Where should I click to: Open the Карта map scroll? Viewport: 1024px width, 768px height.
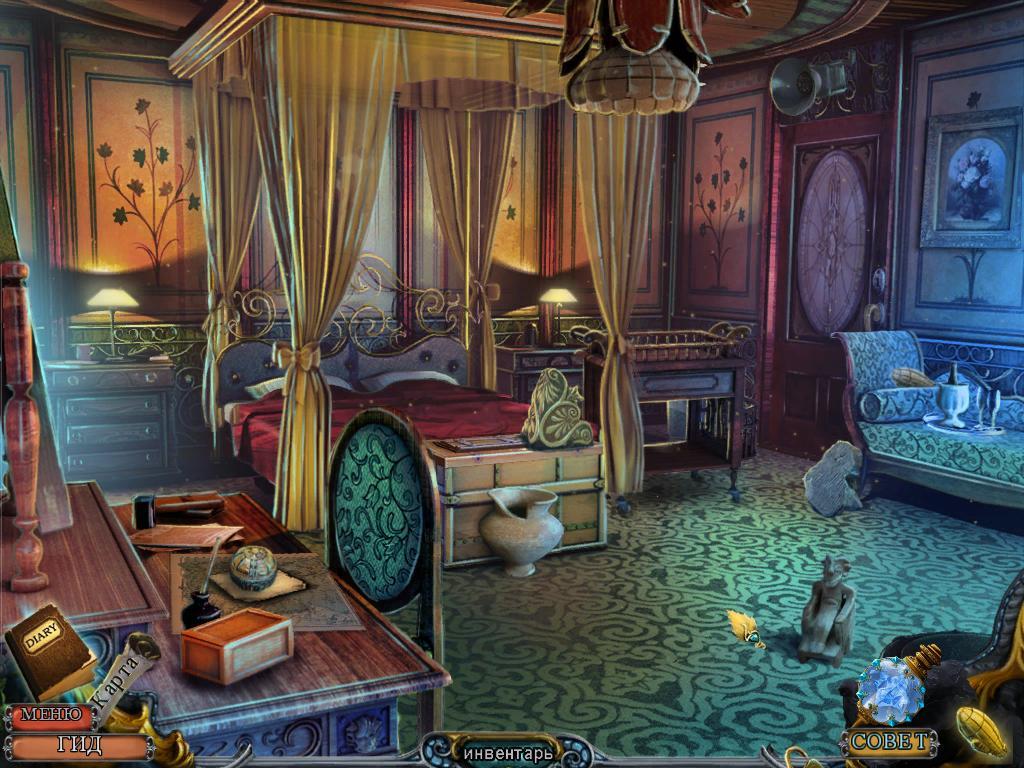coord(118,673)
